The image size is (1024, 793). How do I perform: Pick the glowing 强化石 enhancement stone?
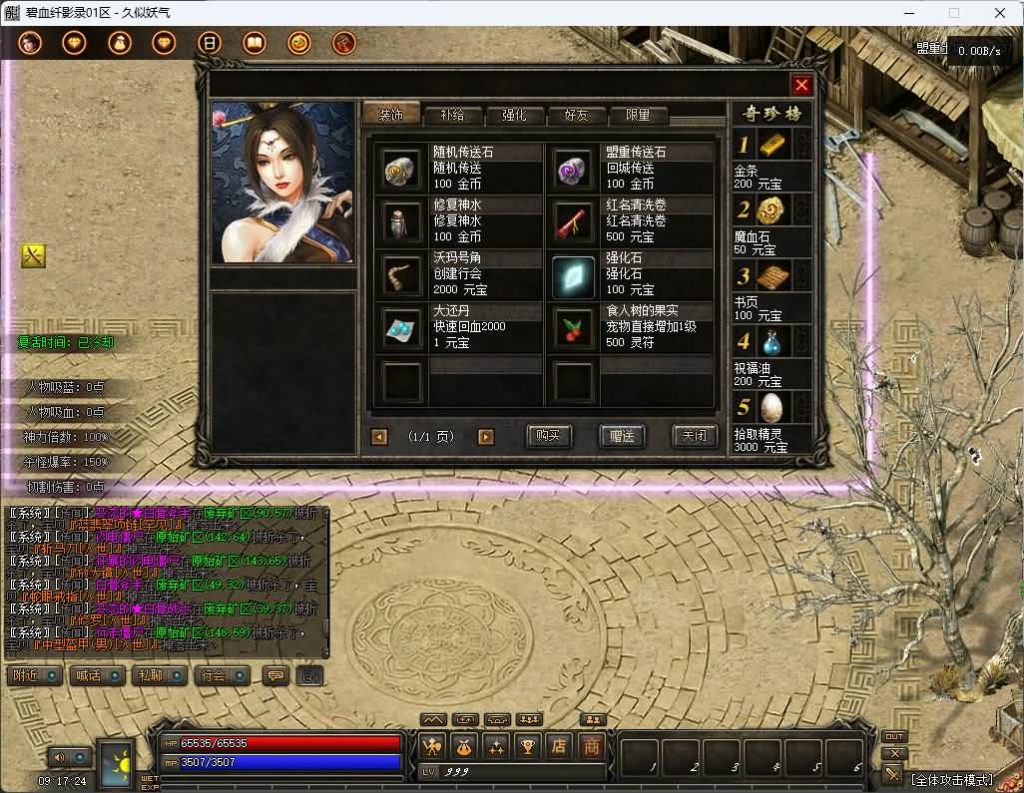point(574,274)
